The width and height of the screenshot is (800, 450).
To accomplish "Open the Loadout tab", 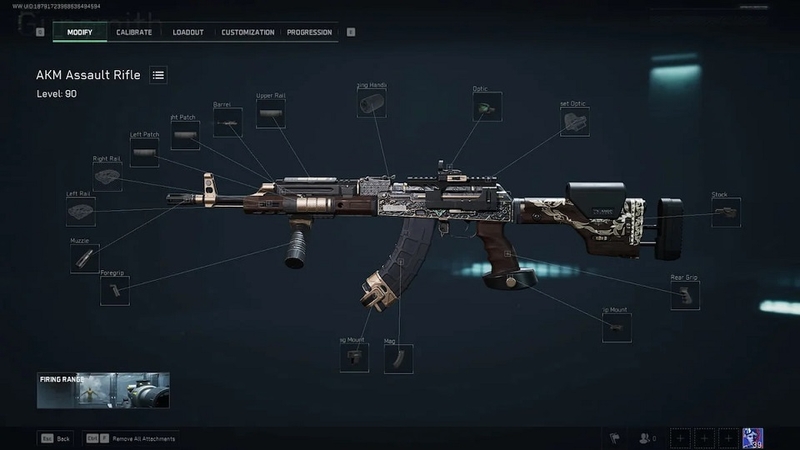I will click(x=188, y=32).
